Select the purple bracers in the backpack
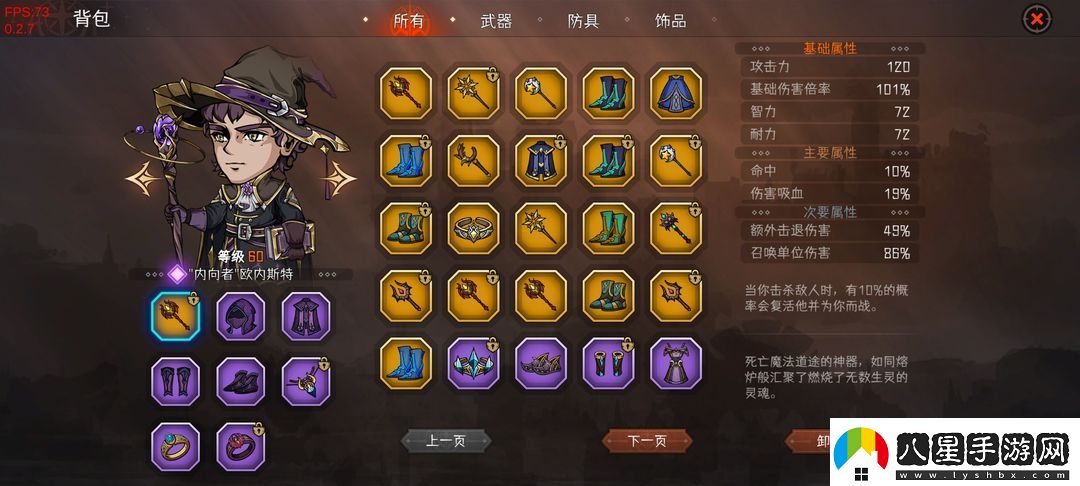Image resolution: width=1080 pixels, height=486 pixels. point(608,363)
